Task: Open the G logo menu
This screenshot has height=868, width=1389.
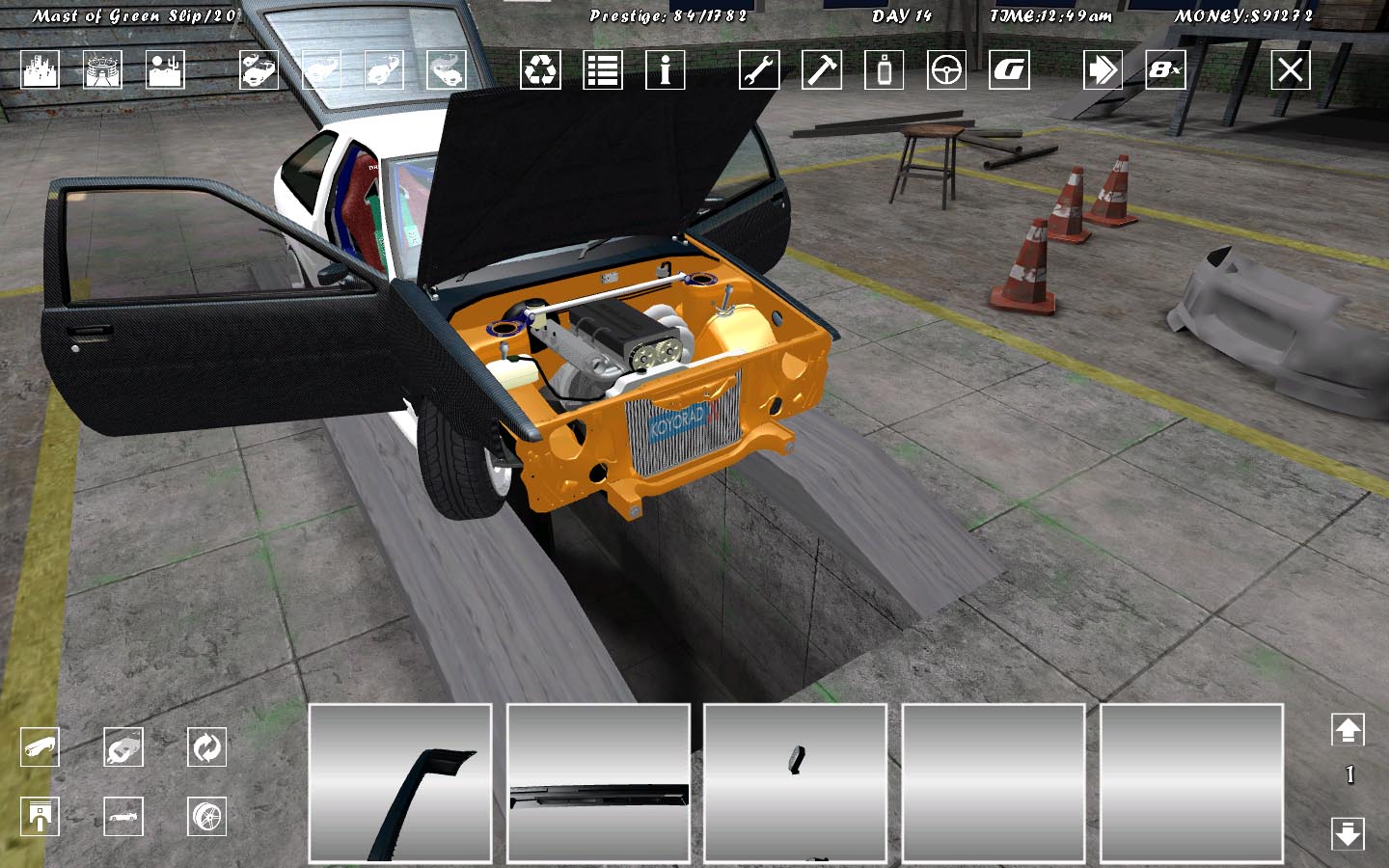Action: (1009, 70)
